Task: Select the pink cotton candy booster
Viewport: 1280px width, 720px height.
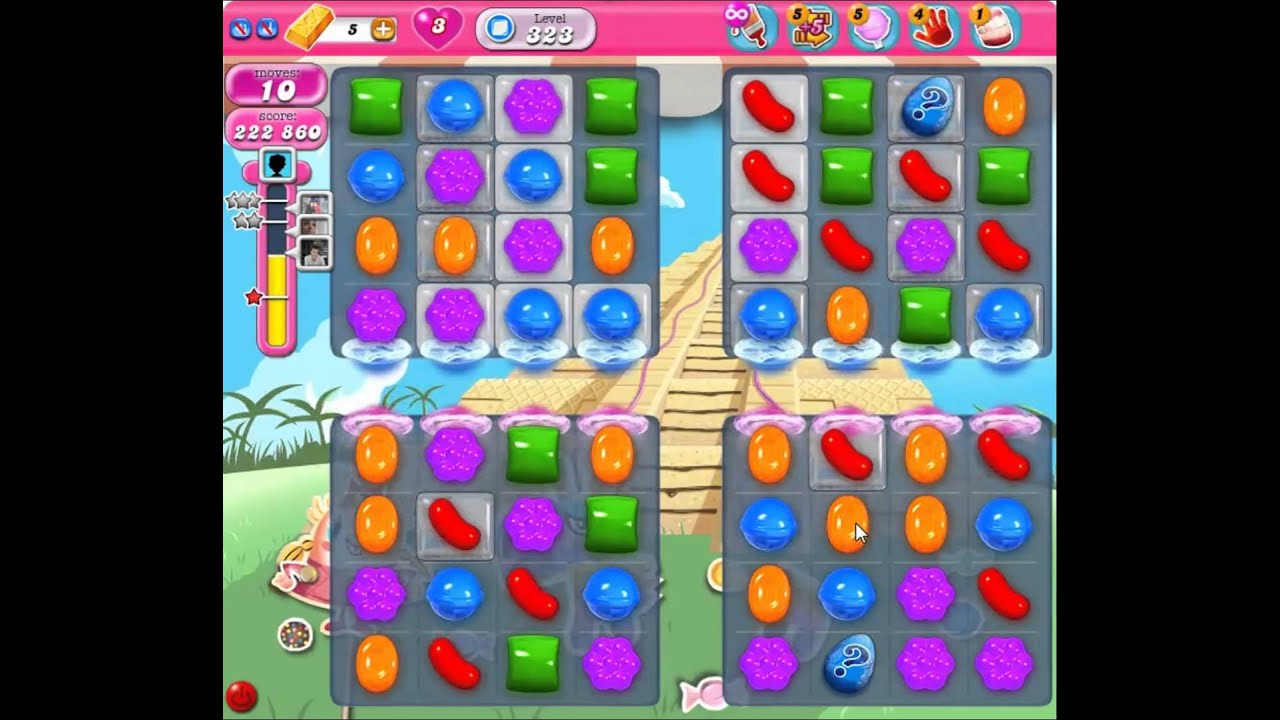Action: pyautogui.click(x=872, y=27)
